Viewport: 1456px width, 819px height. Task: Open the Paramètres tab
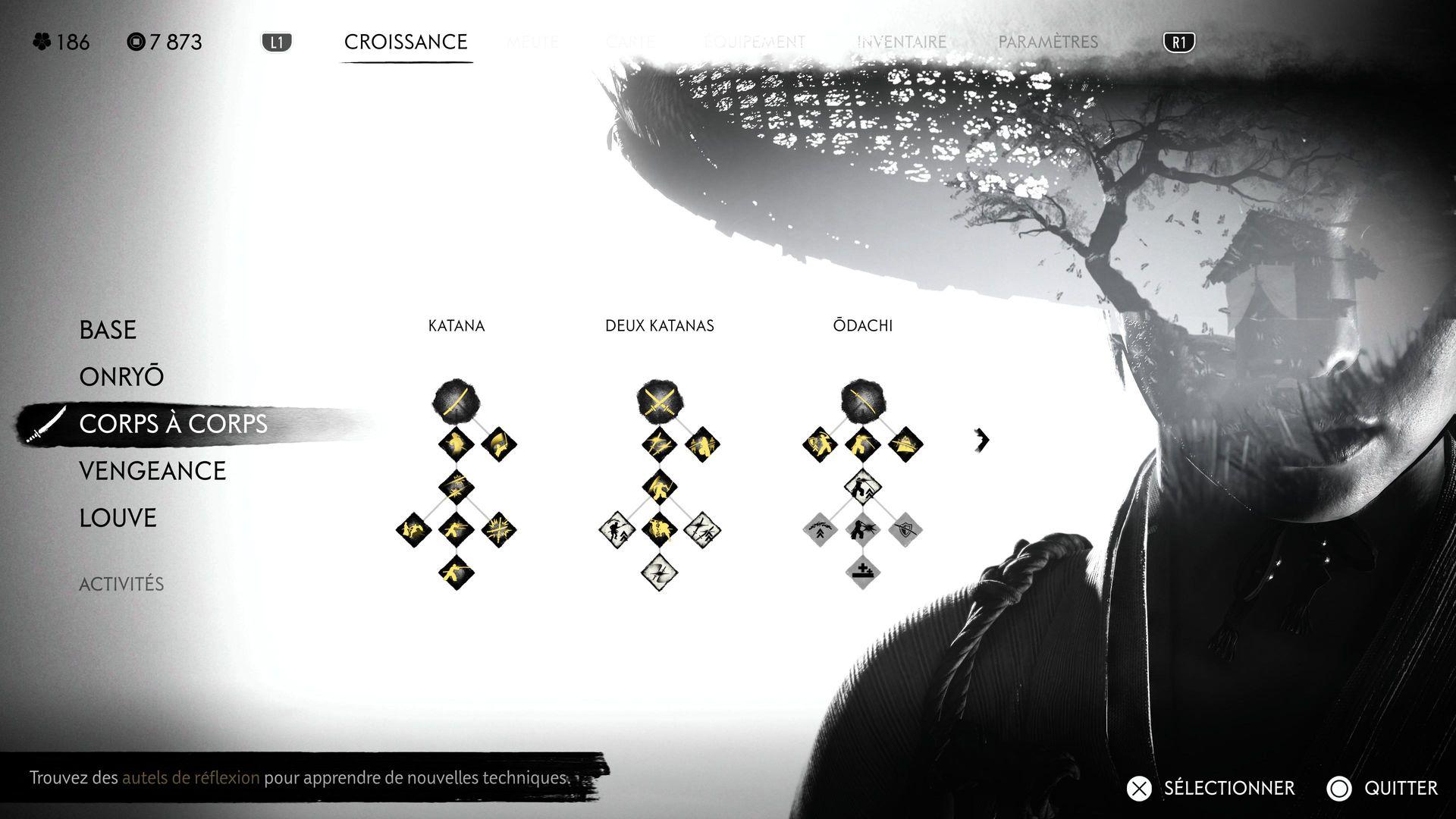(1048, 42)
